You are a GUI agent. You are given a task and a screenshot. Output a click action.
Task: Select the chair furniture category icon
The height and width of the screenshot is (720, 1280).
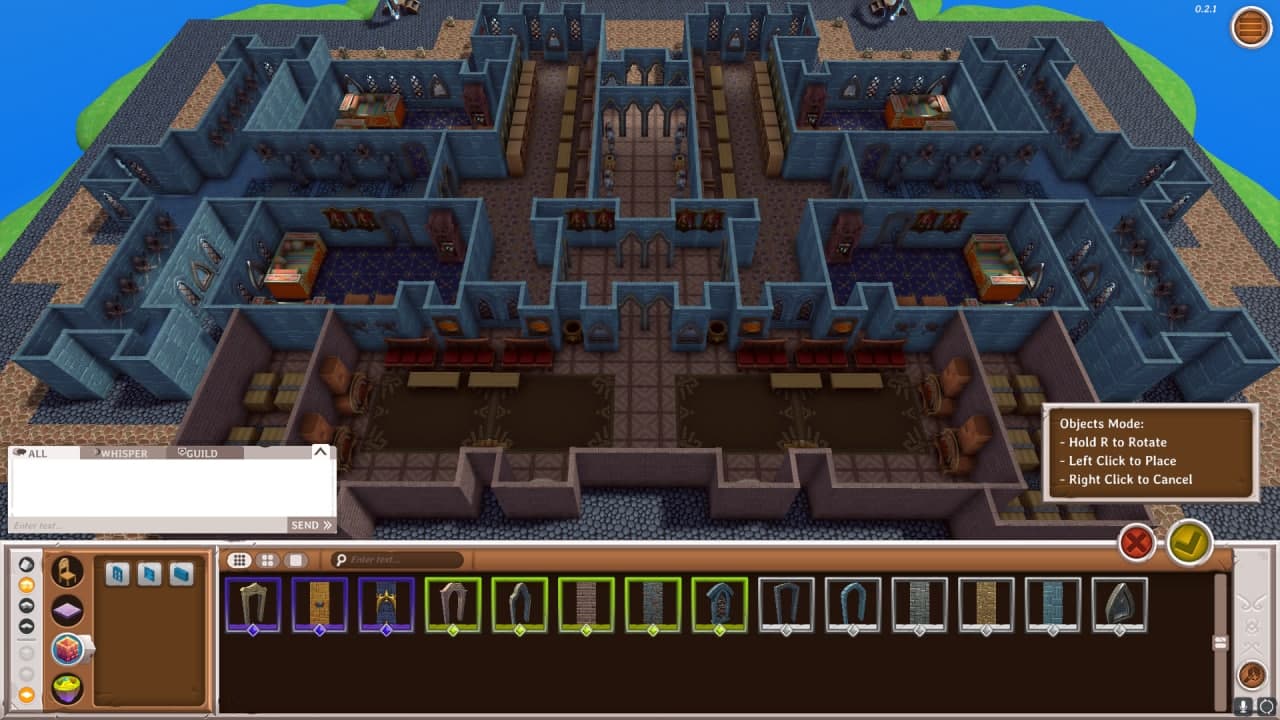[x=67, y=571]
